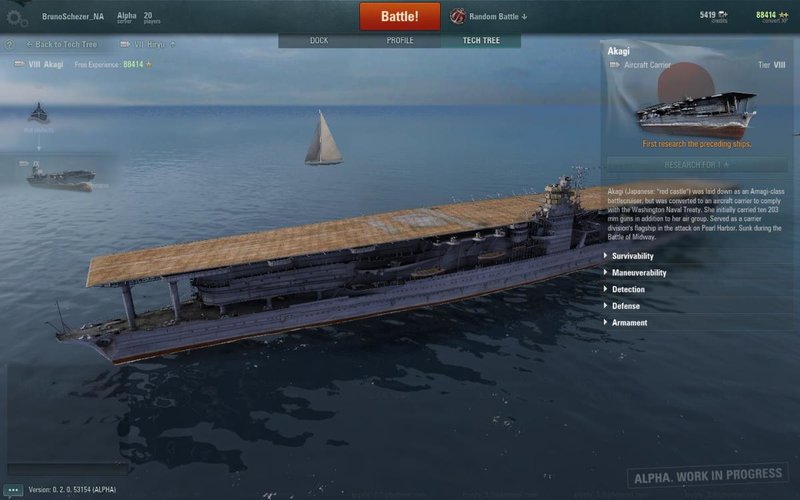Click the question mark help icon
The width and height of the screenshot is (800, 500).
point(9,45)
